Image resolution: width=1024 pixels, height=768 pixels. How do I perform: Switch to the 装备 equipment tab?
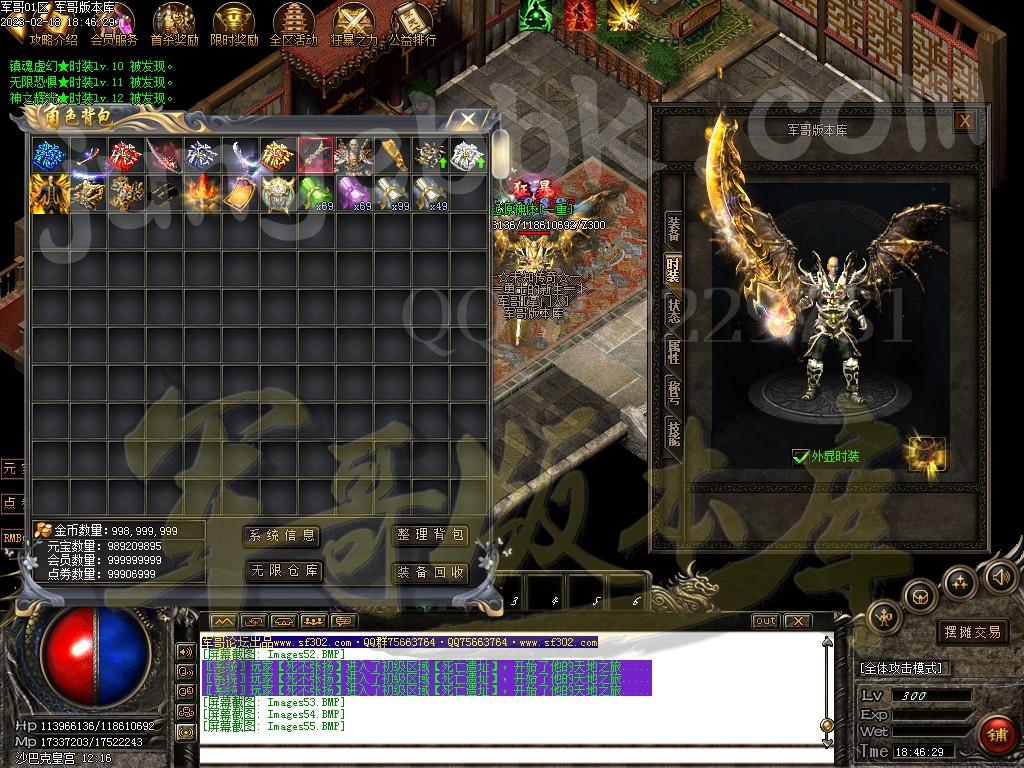click(x=674, y=228)
